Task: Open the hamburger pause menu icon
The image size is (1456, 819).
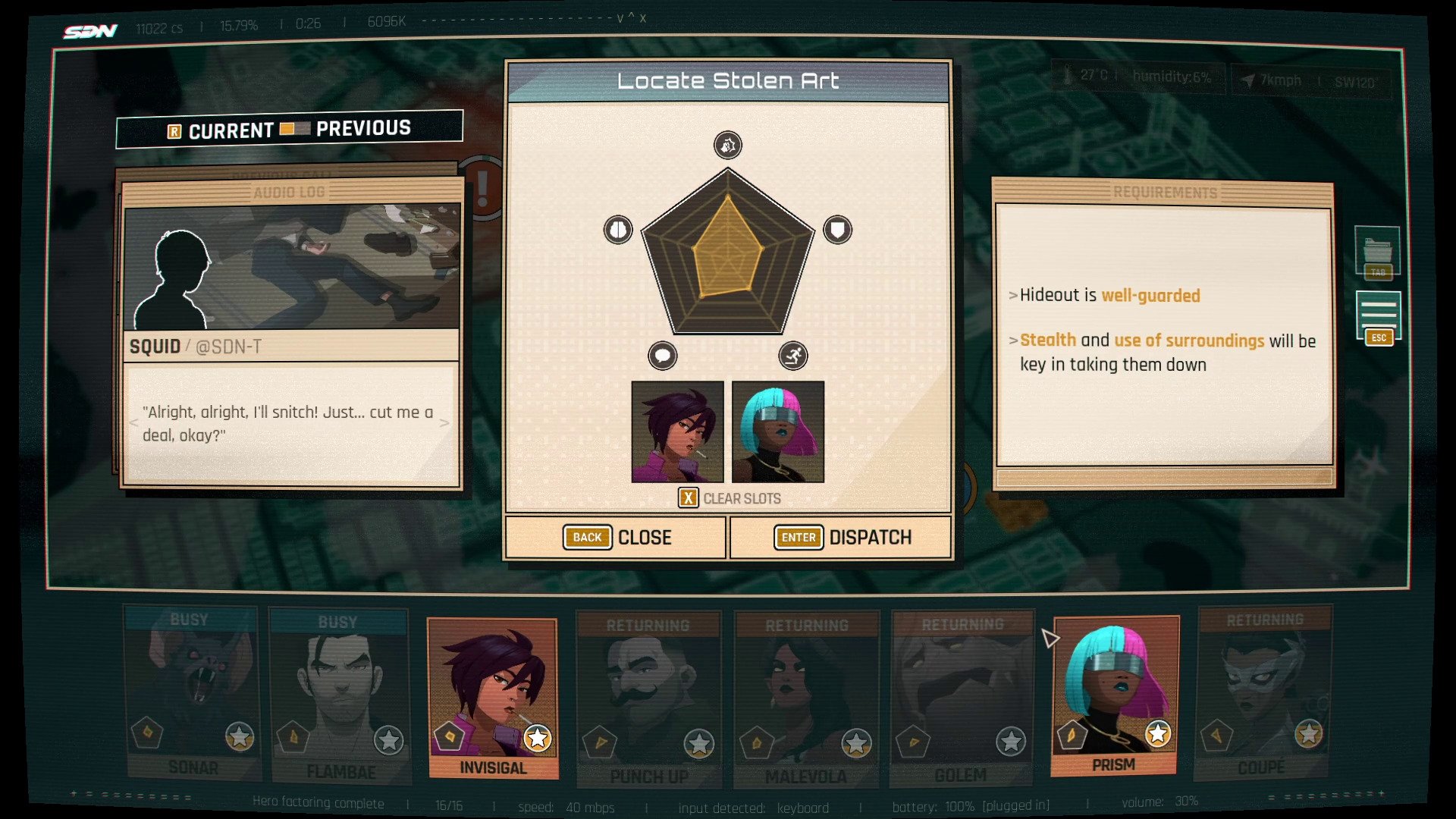Action: click(x=1378, y=315)
